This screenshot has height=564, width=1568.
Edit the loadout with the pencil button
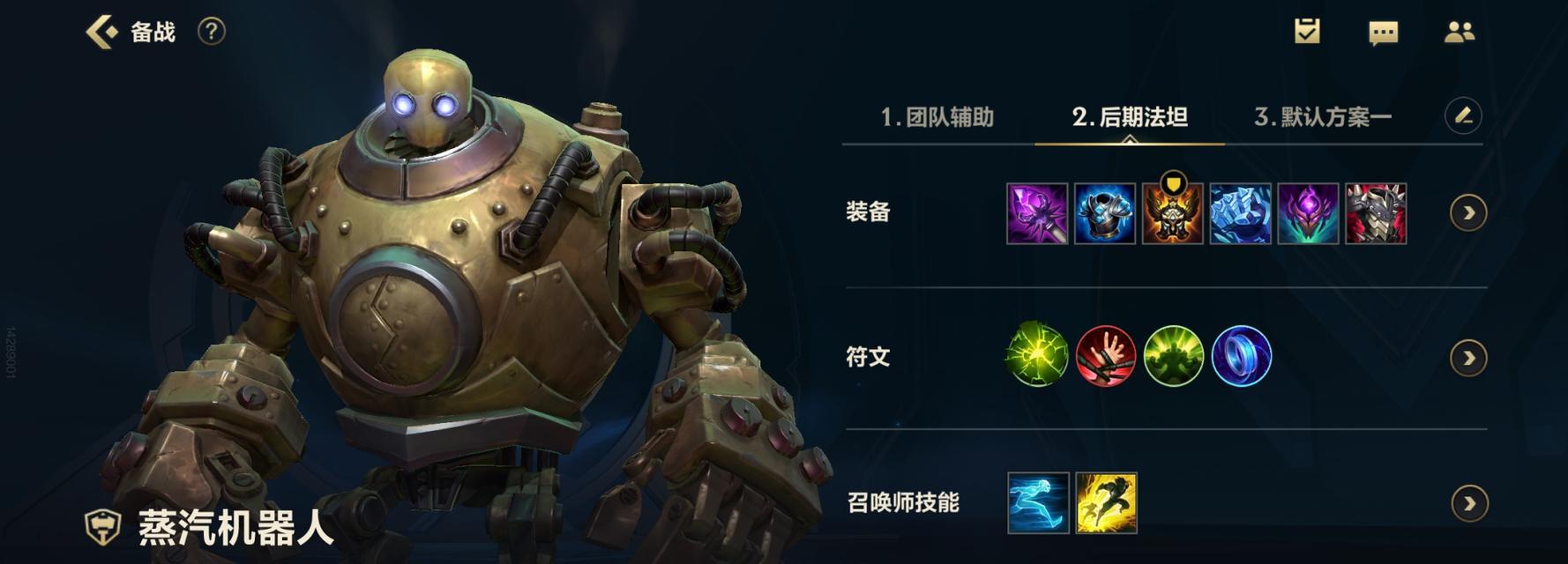(x=1463, y=115)
